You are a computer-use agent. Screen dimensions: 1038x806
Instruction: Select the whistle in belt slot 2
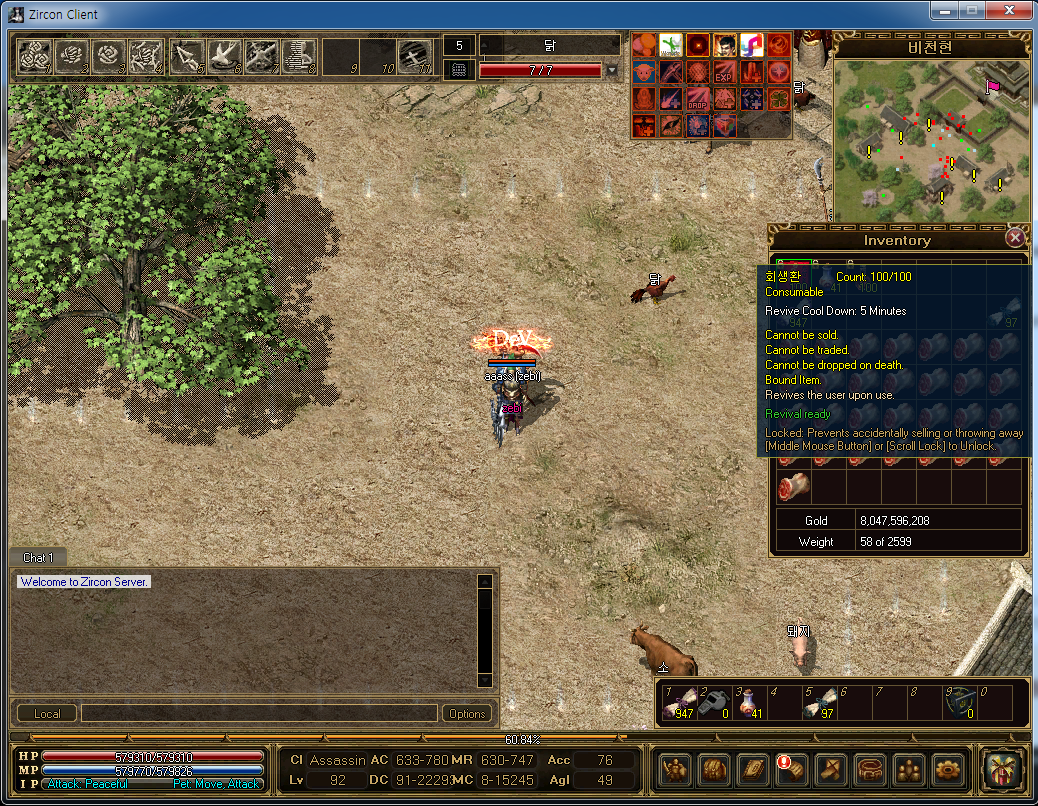[716, 704]
